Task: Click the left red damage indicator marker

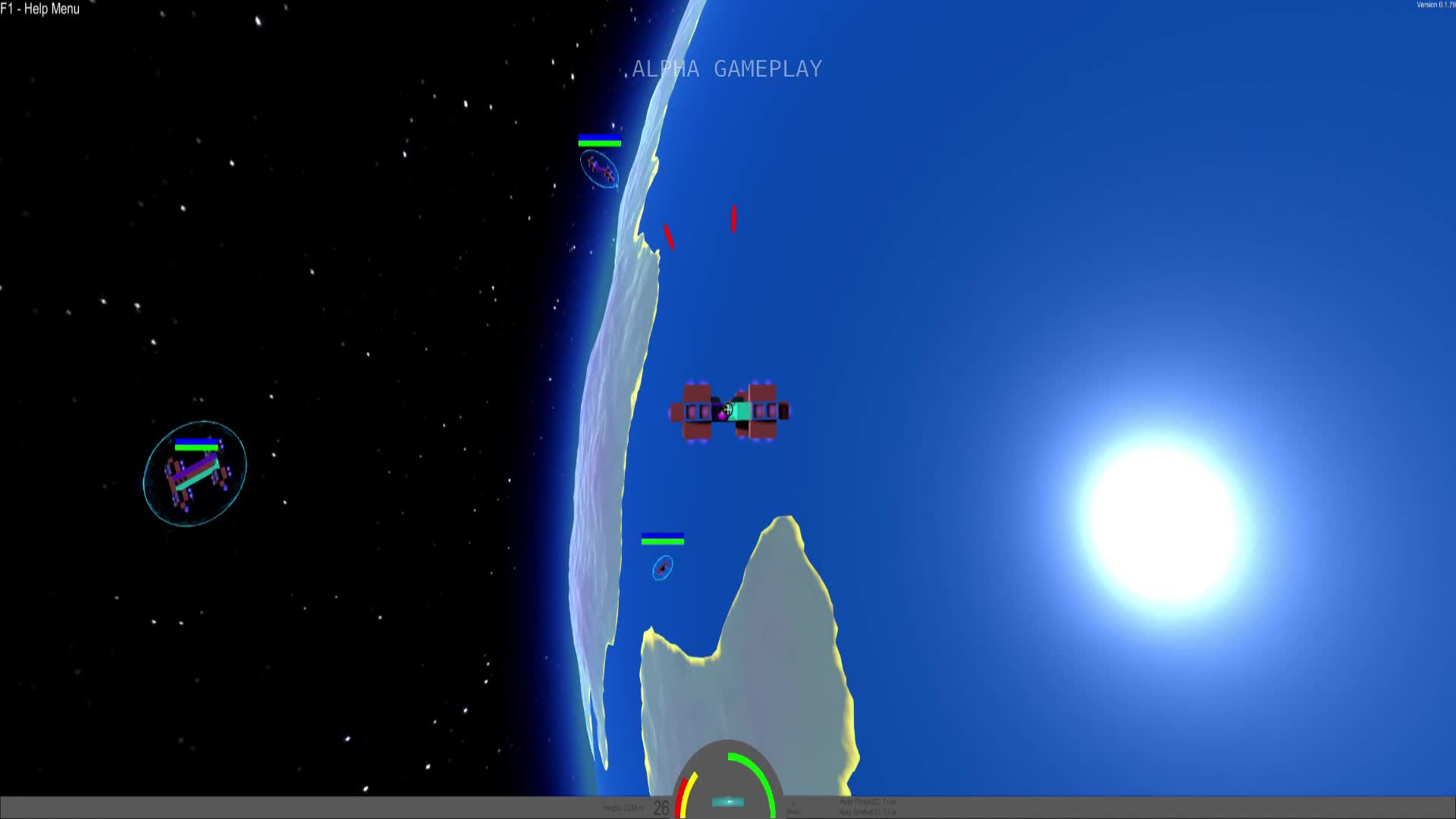Action: (x=668, y=237)
